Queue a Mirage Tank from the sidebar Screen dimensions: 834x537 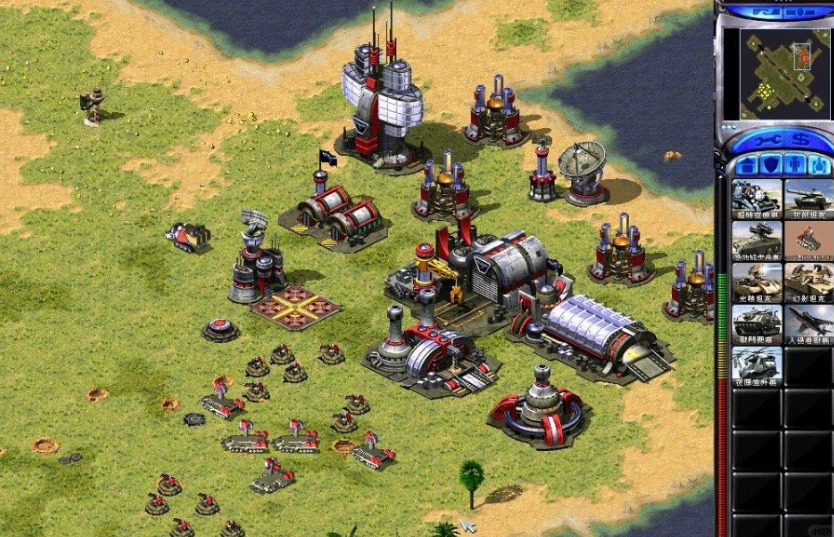(x=808, y=281)
